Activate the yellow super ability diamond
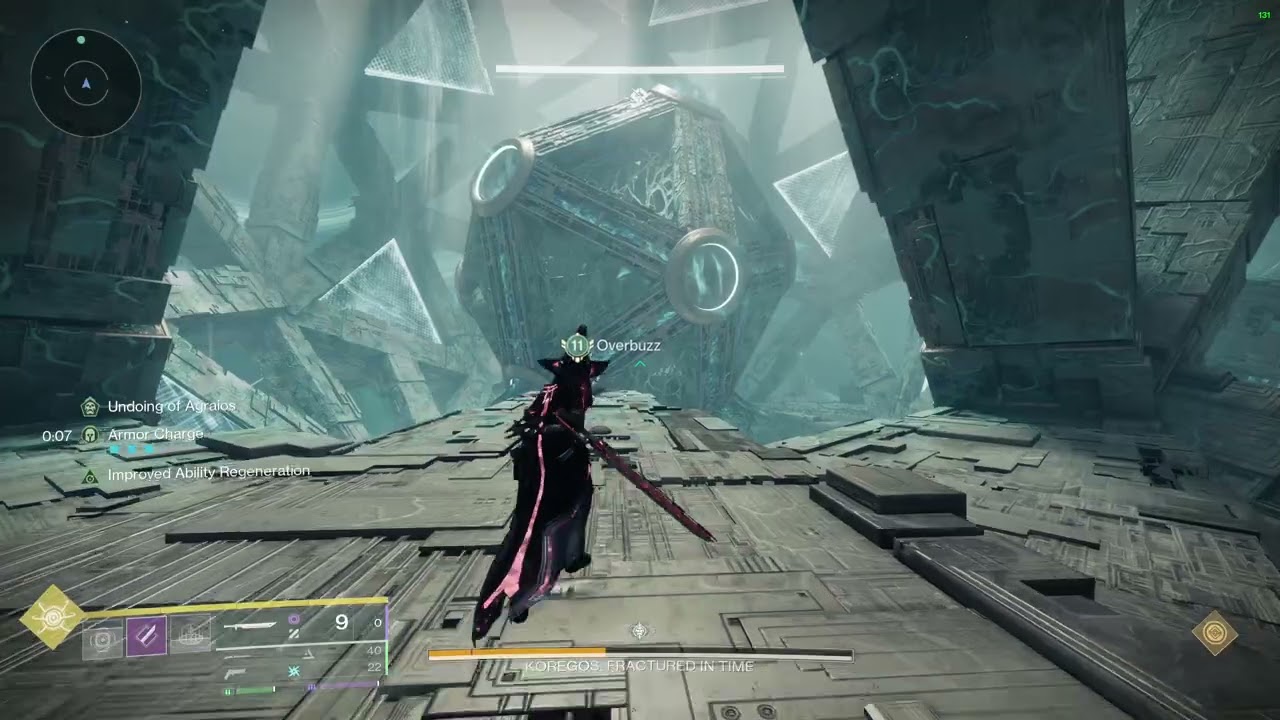The height and width of the screenshot is (720, 1280). click(52, 617)
